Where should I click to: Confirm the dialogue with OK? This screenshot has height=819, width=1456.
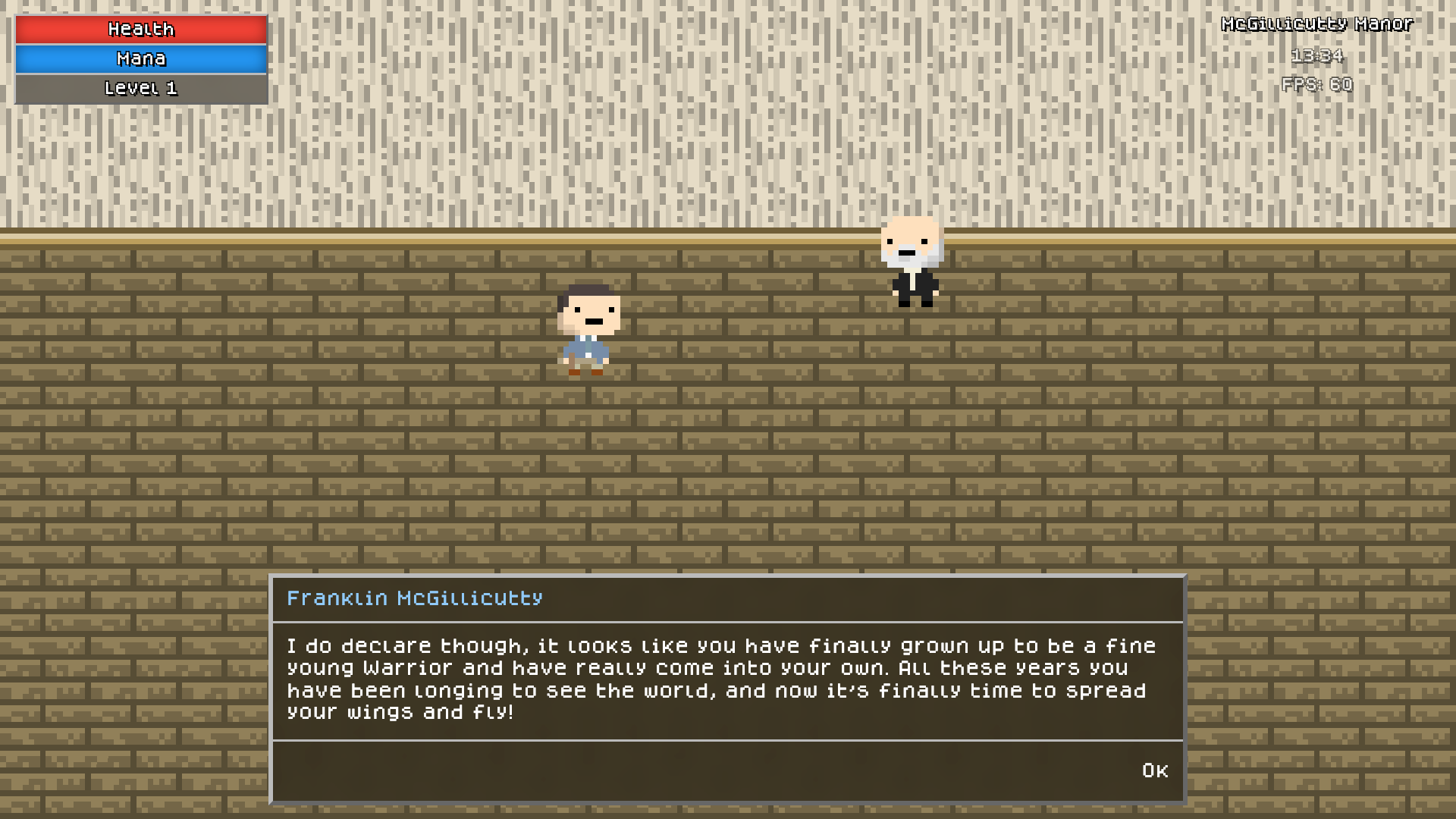(1154, 770)
